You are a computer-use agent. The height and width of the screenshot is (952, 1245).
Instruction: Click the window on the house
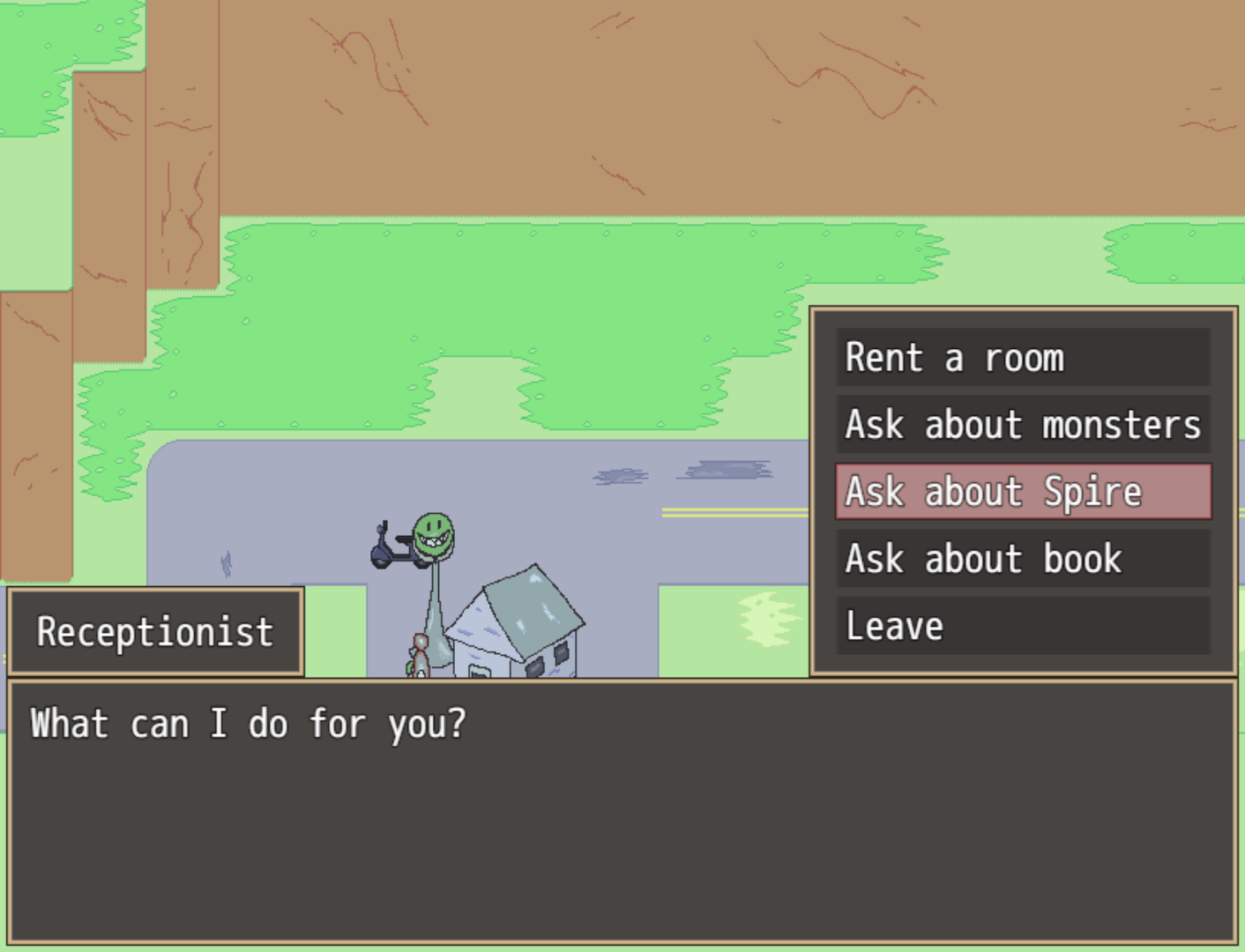coord(560,654)
